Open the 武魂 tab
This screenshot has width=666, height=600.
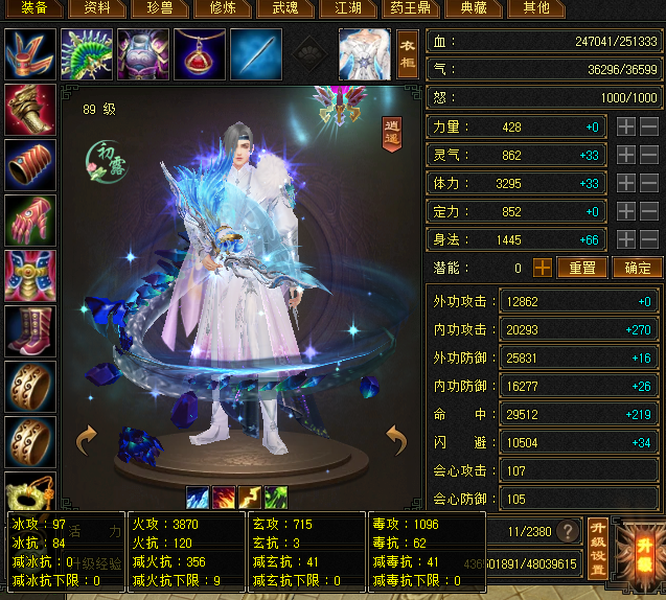286,8
